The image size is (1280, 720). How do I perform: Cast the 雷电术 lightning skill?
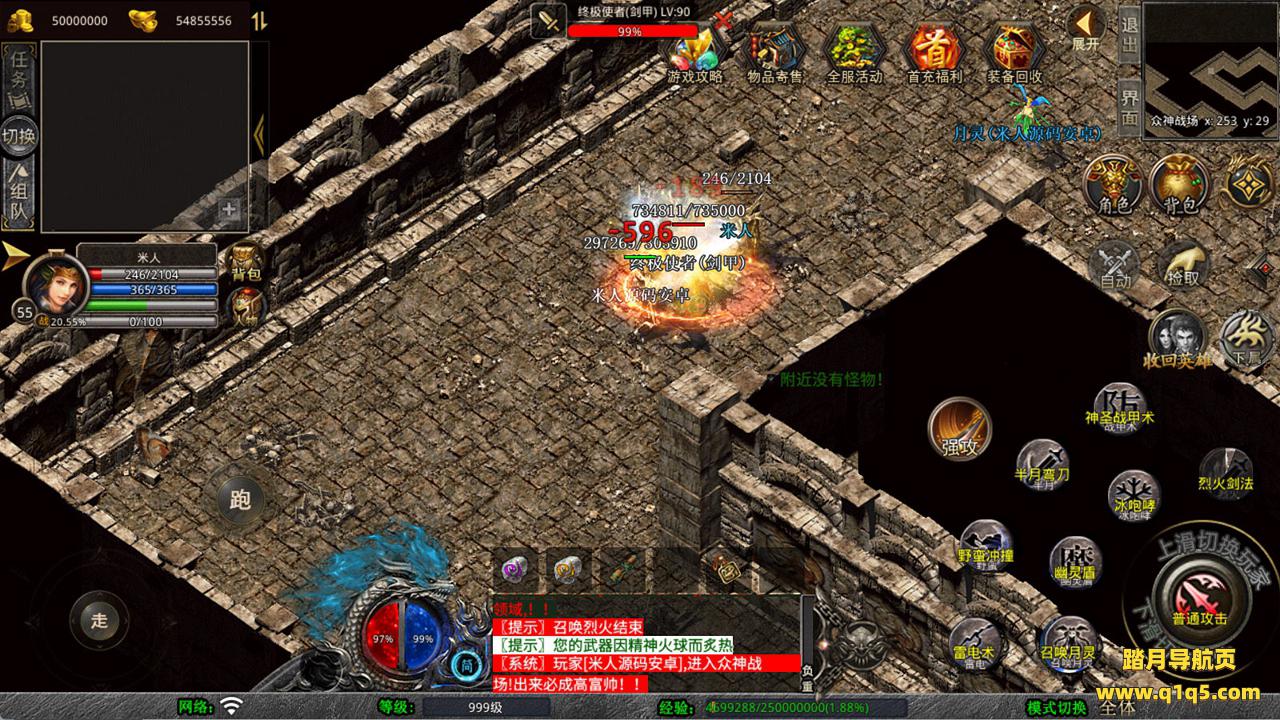coord(973,640)
